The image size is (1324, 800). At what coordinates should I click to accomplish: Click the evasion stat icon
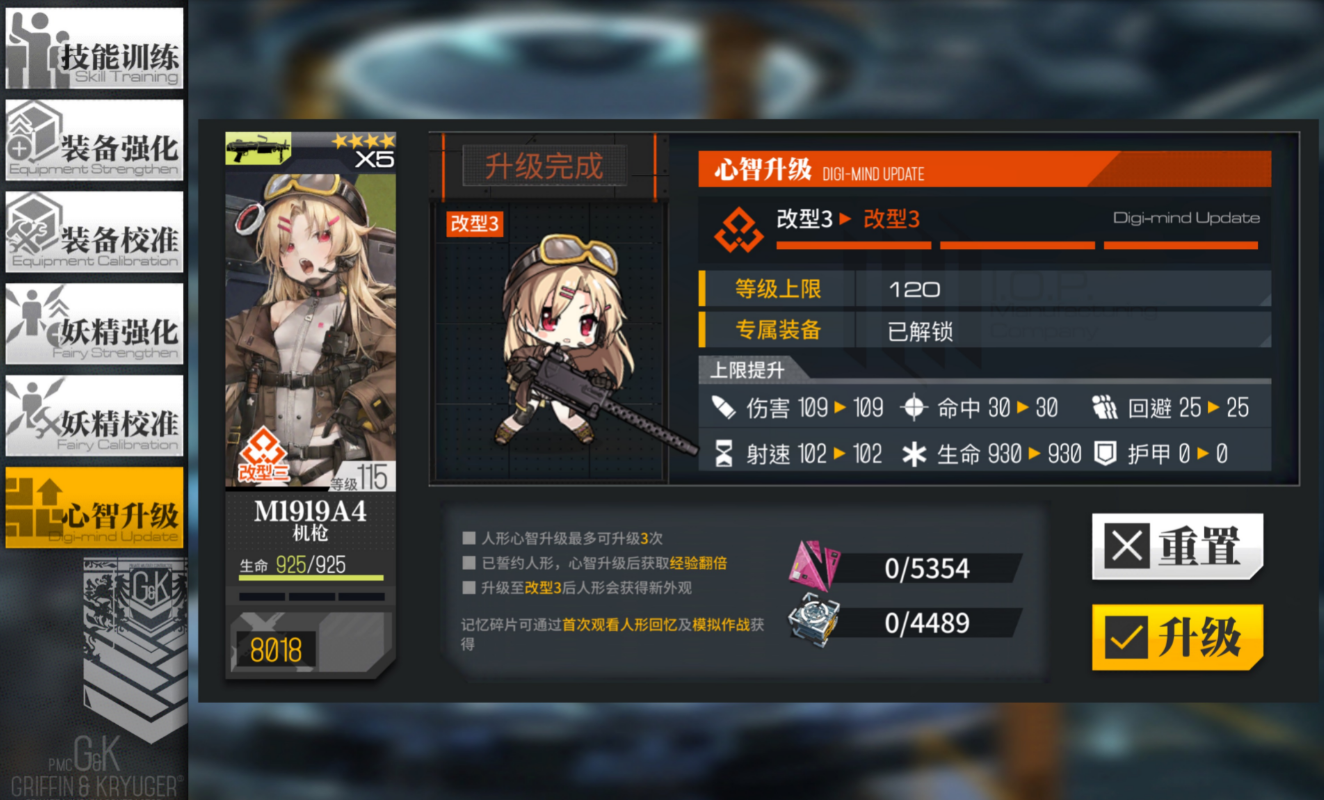(1104, 407)
